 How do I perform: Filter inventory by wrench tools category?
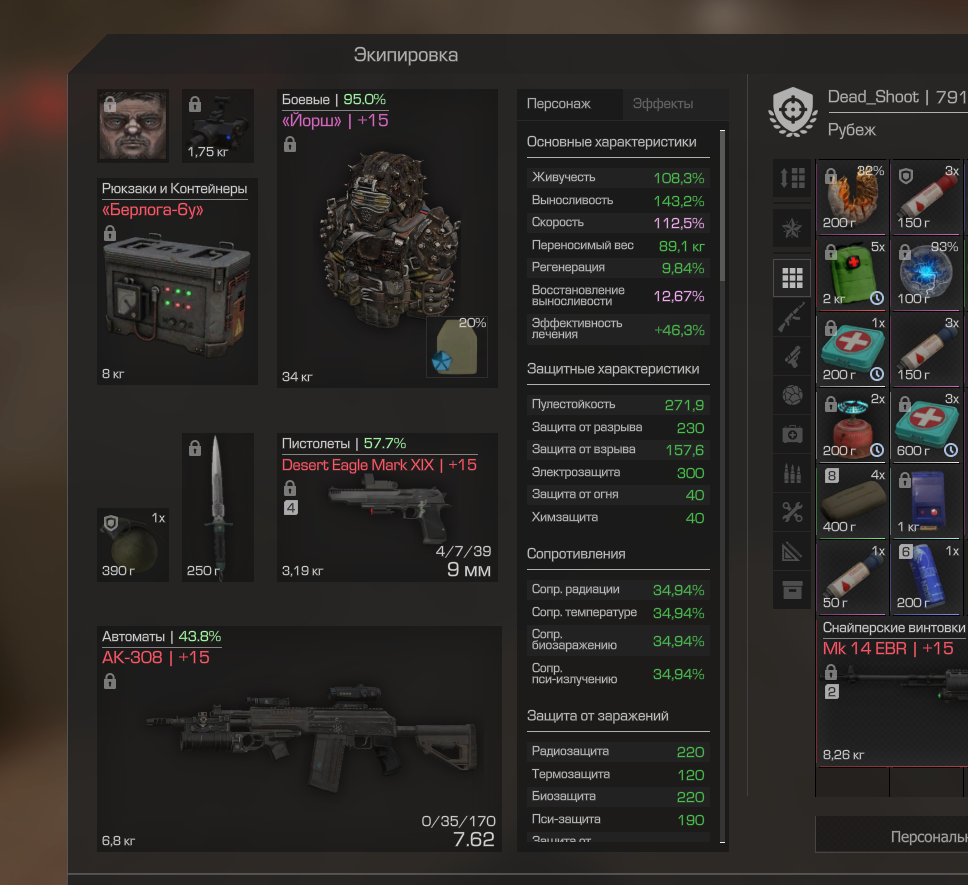pos(792,512)
